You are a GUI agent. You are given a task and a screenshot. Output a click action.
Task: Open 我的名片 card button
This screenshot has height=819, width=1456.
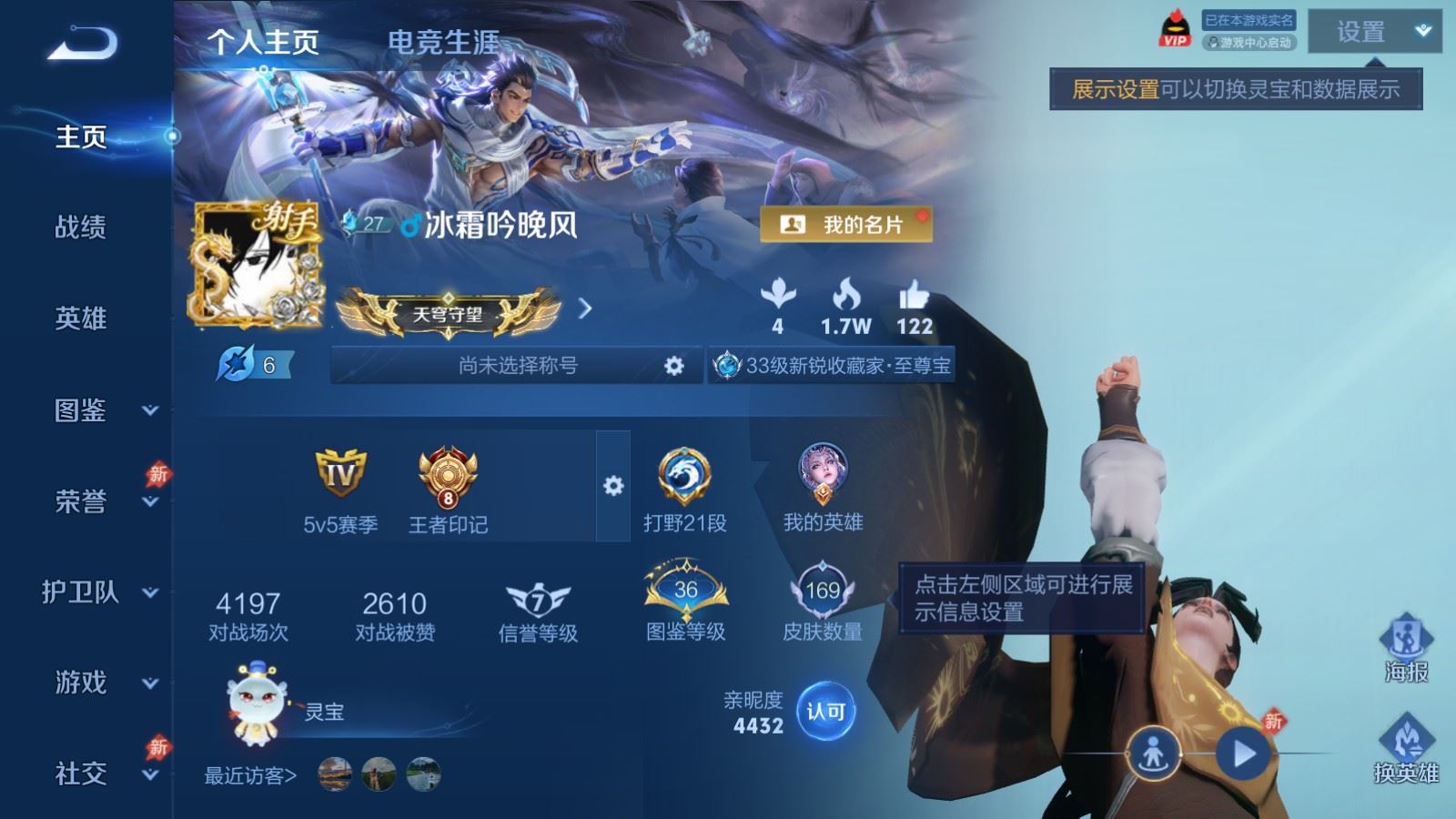click(845, 224)
